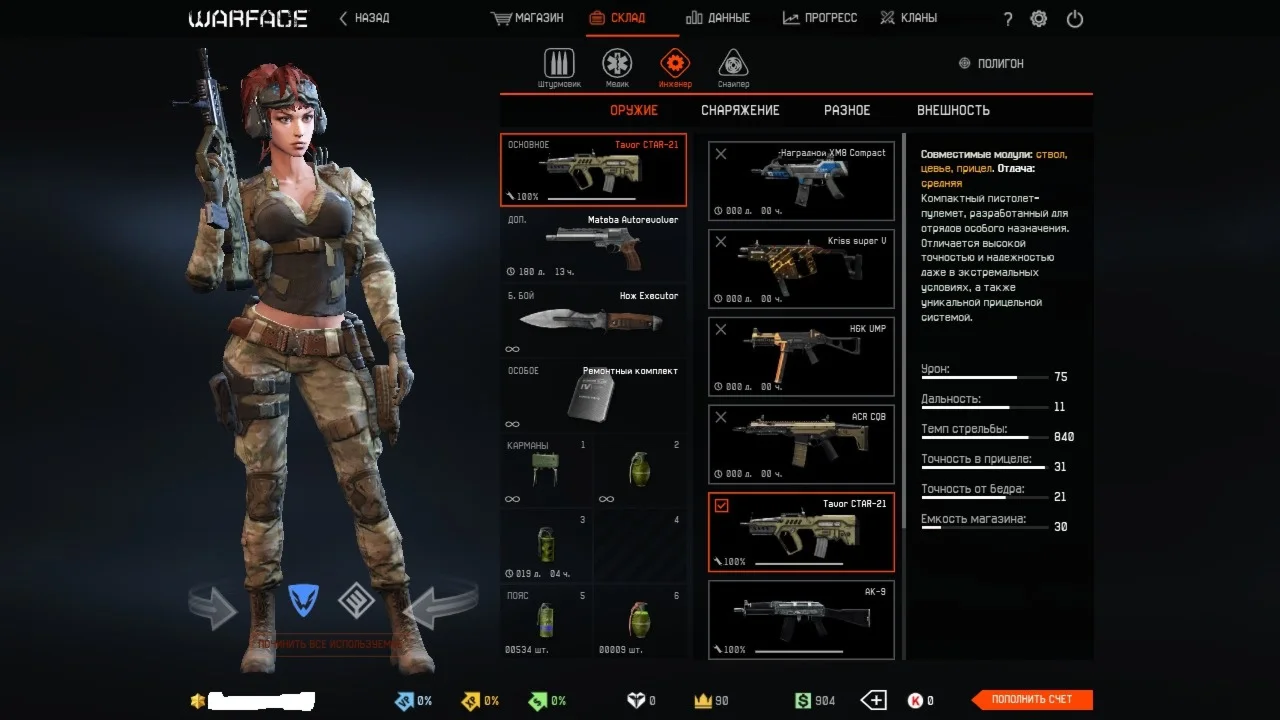This screenshot has width=1280, height=720.
Task: Open the ПРОГРЕСС menu item
Action: click(x=820, y=17)
